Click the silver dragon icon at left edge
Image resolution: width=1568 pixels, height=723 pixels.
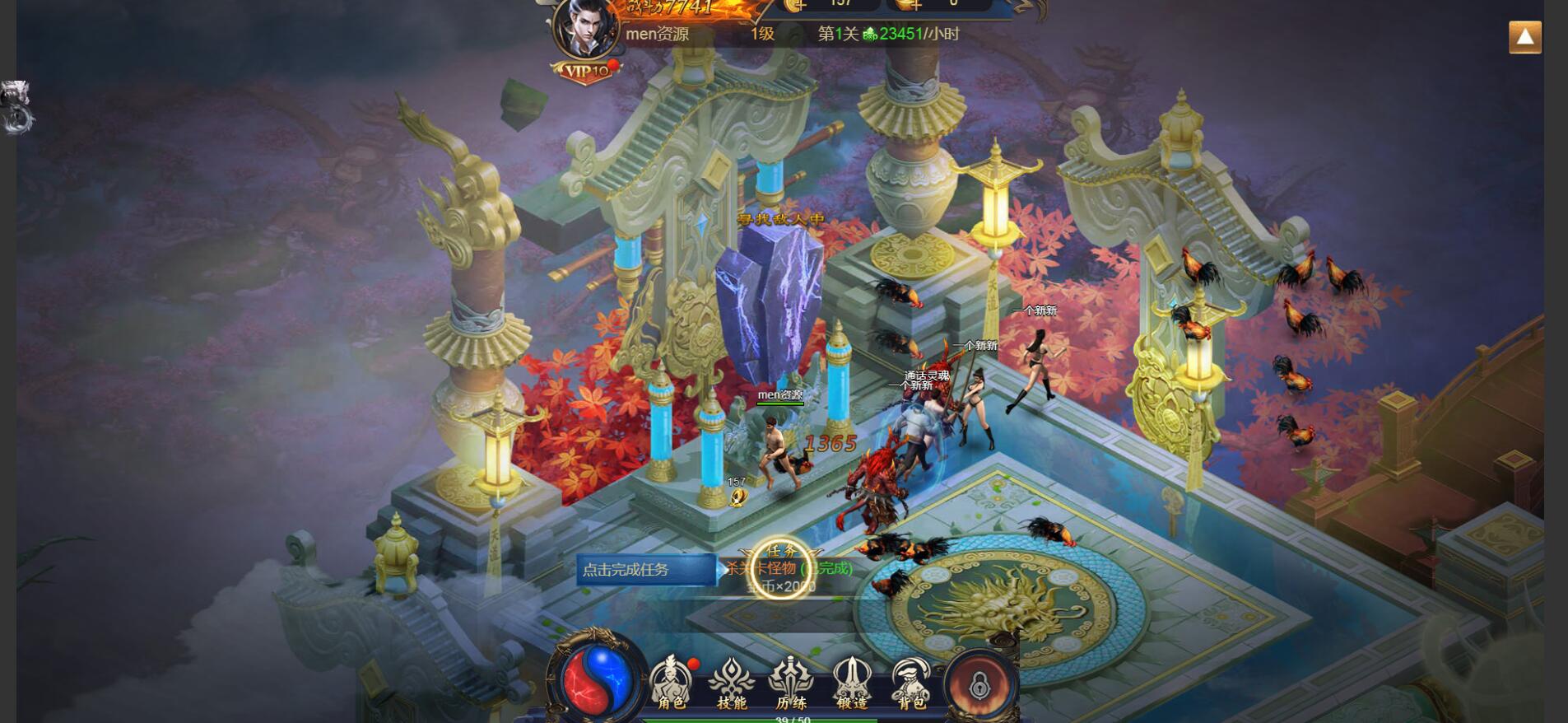(x=16, y=106)
